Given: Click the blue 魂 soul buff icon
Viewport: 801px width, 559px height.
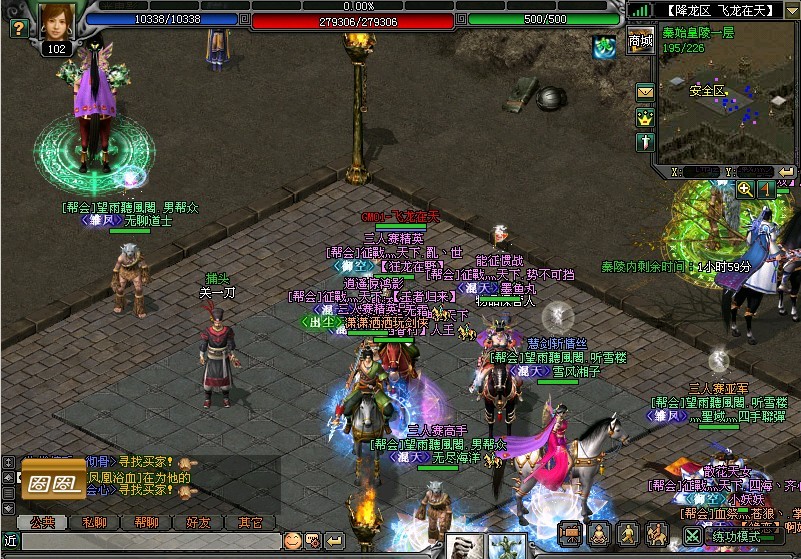Looking at the screenshot, I should pos(603,47).
